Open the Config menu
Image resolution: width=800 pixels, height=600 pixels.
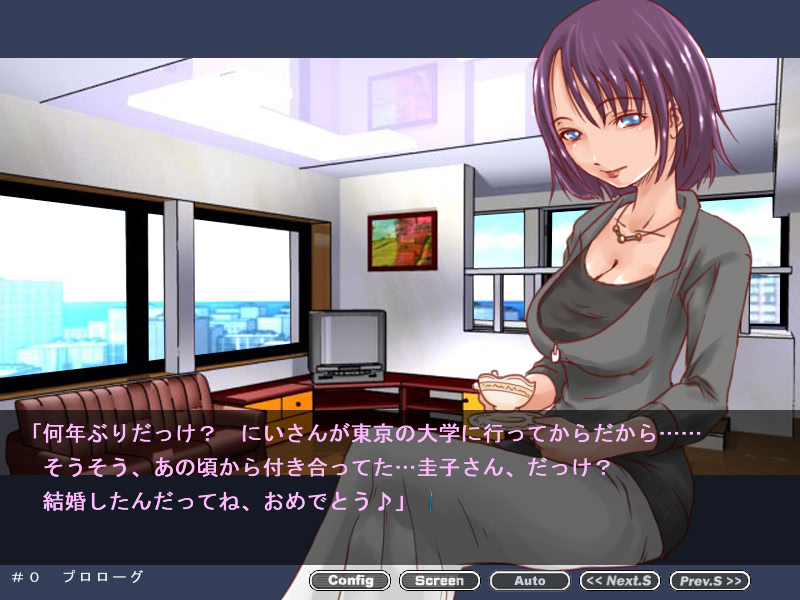pyautogui.click(x=350, y=580)
